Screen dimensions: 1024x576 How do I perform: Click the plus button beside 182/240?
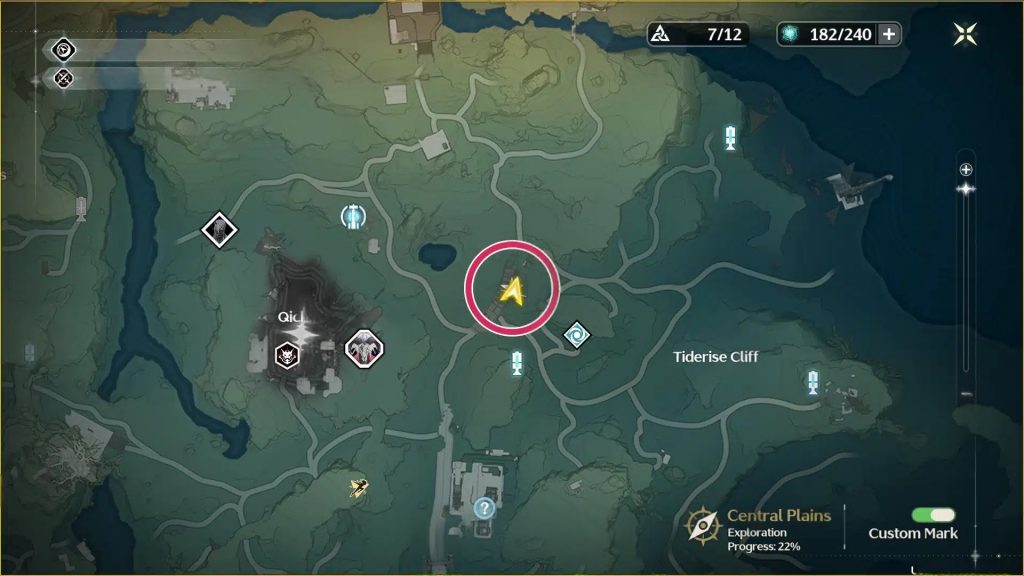click(x=889, y=34)
